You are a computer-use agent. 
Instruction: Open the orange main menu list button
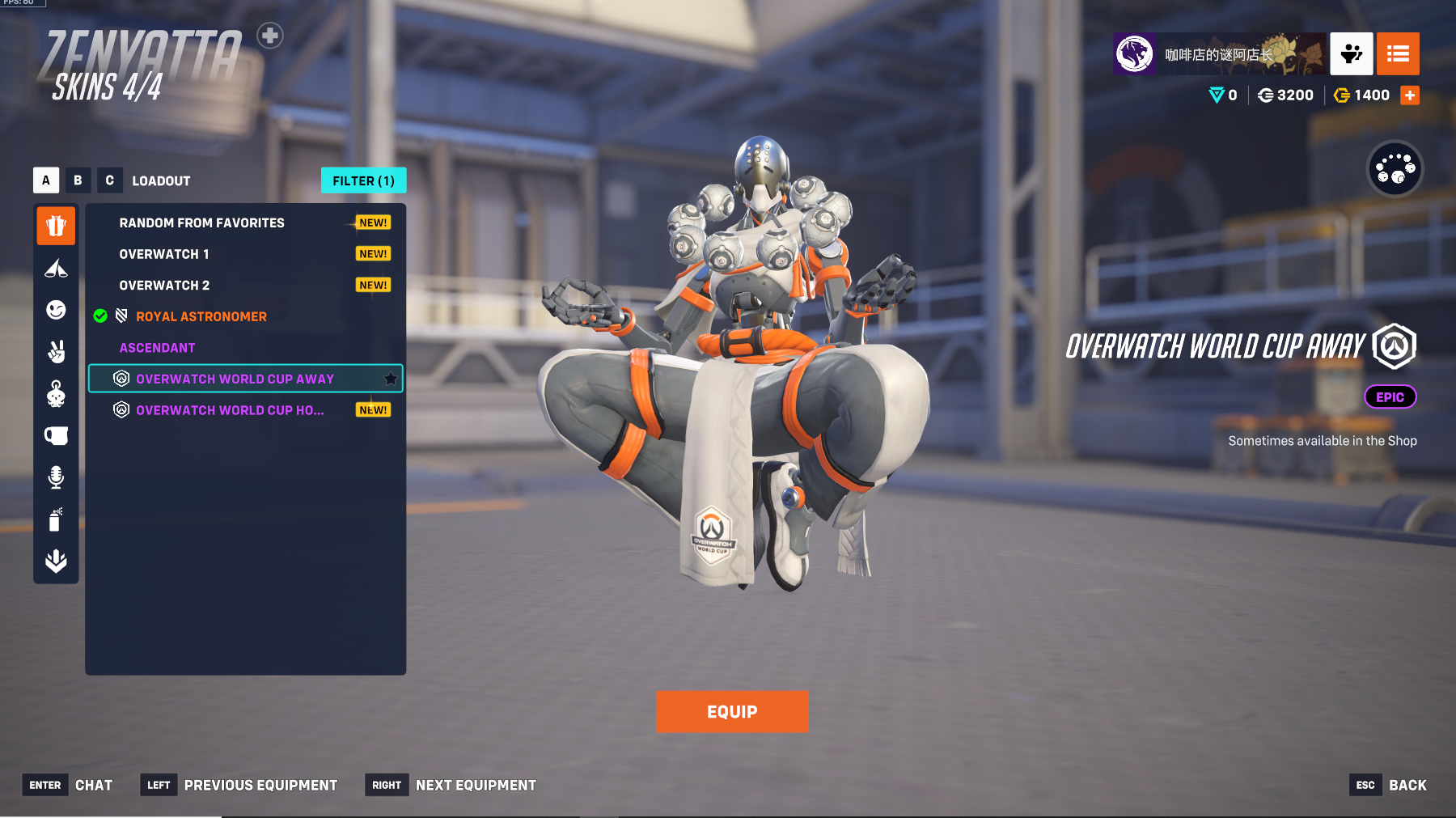[x=1398, y=54]
